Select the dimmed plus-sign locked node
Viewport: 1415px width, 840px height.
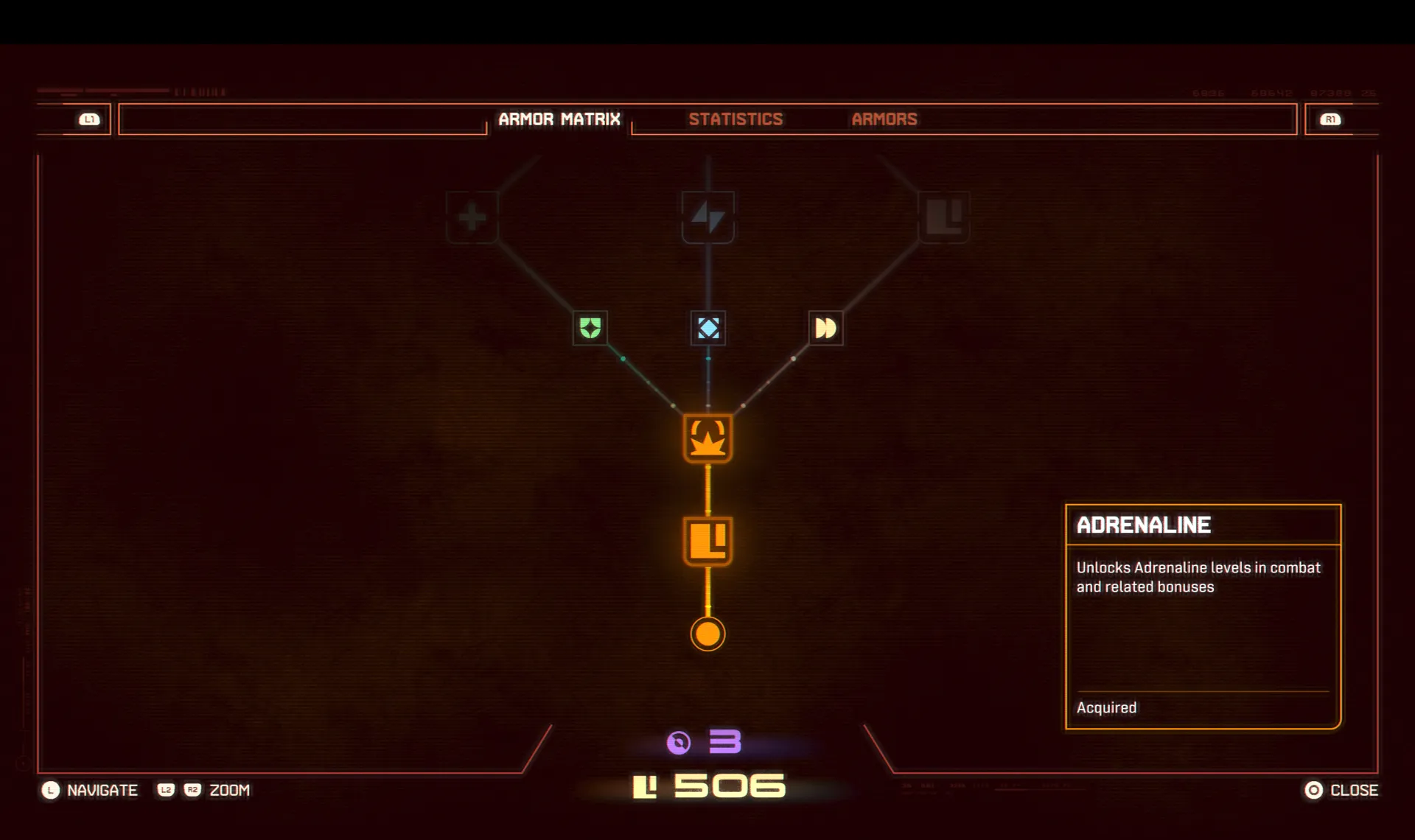pyautogui.click(x=472, y=217)
